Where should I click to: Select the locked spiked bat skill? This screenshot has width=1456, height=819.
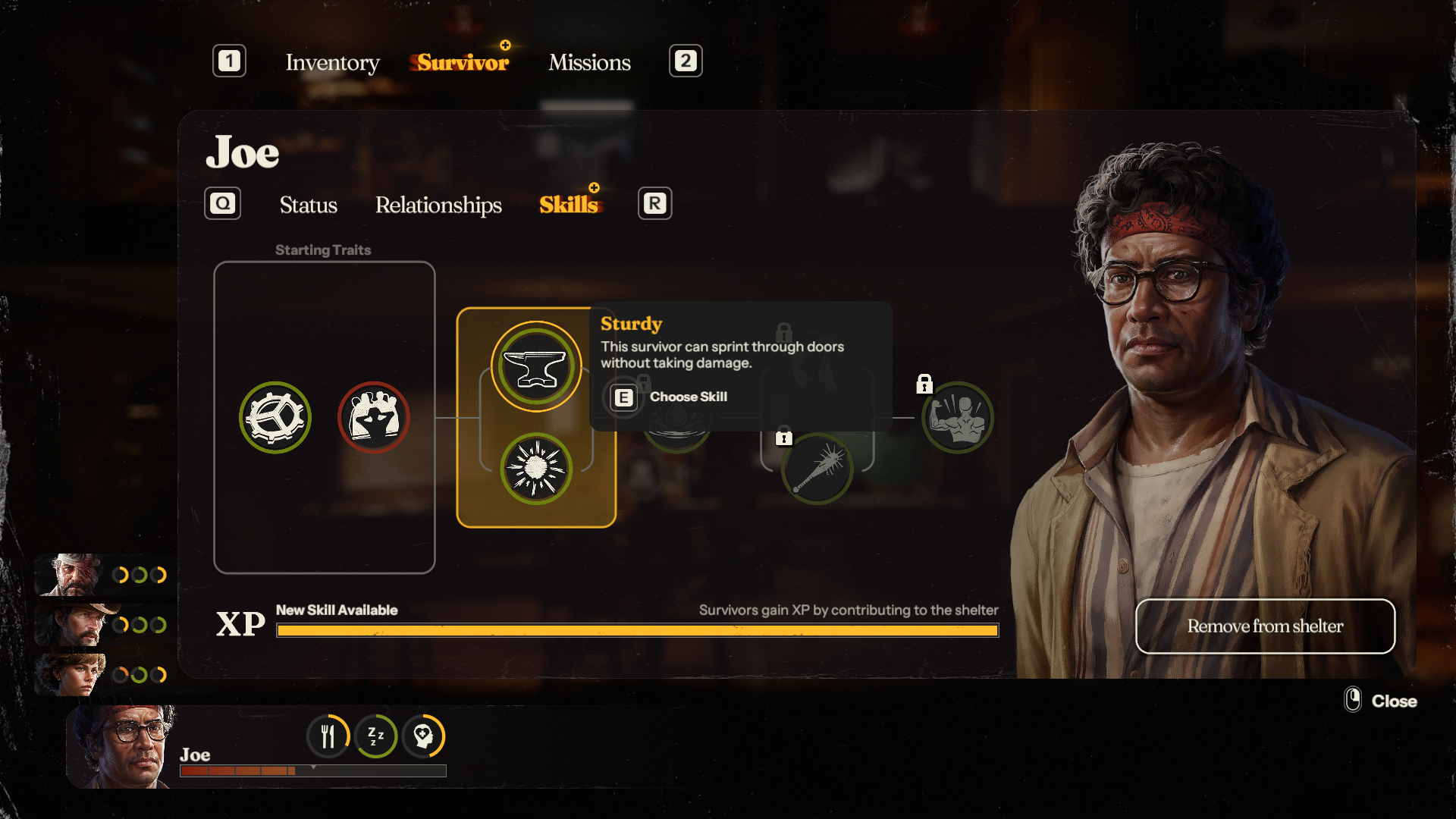pyautogui.click(x=817, y=469)
